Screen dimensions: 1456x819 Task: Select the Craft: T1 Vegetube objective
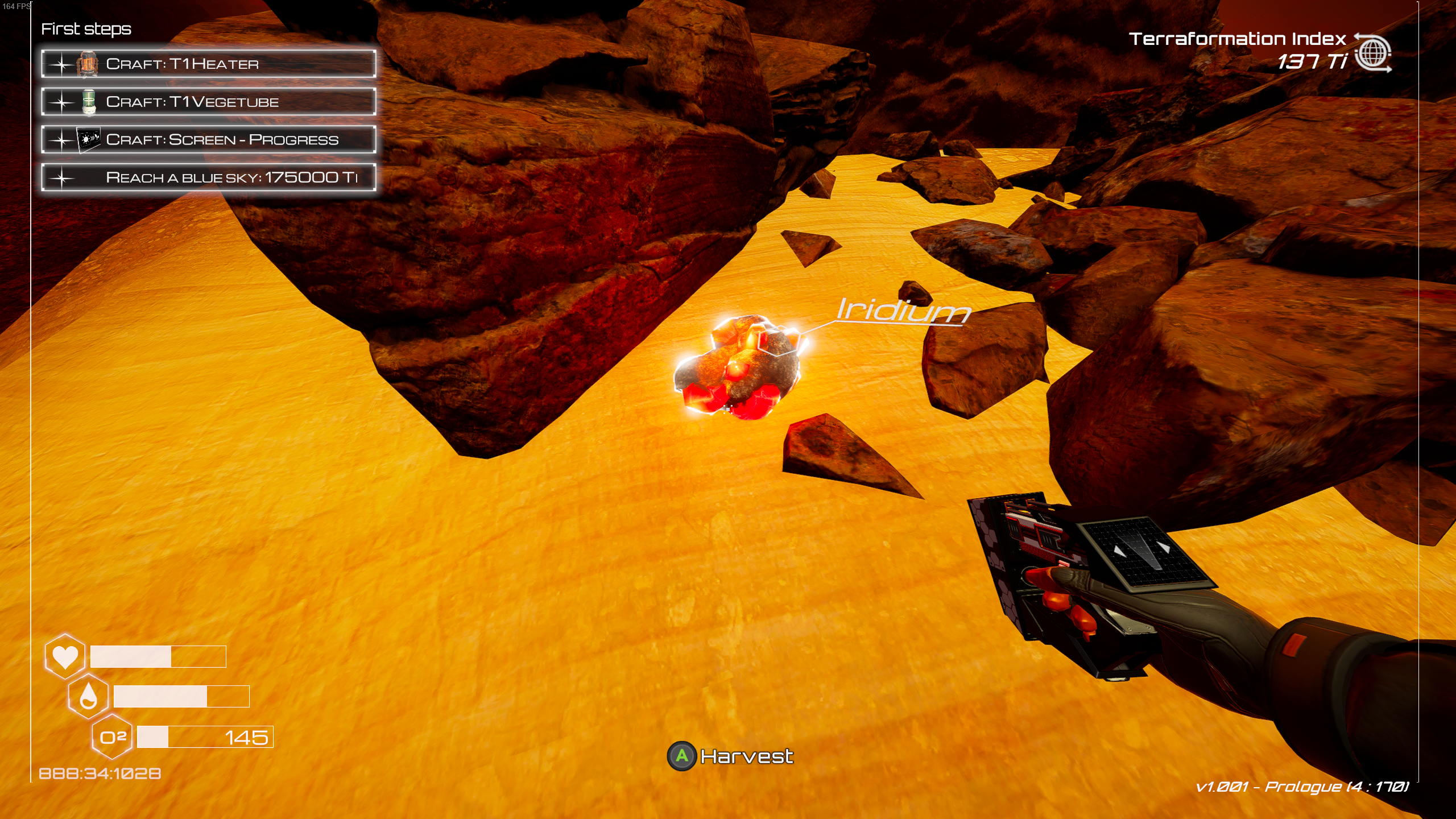click(x=208, y=102)
